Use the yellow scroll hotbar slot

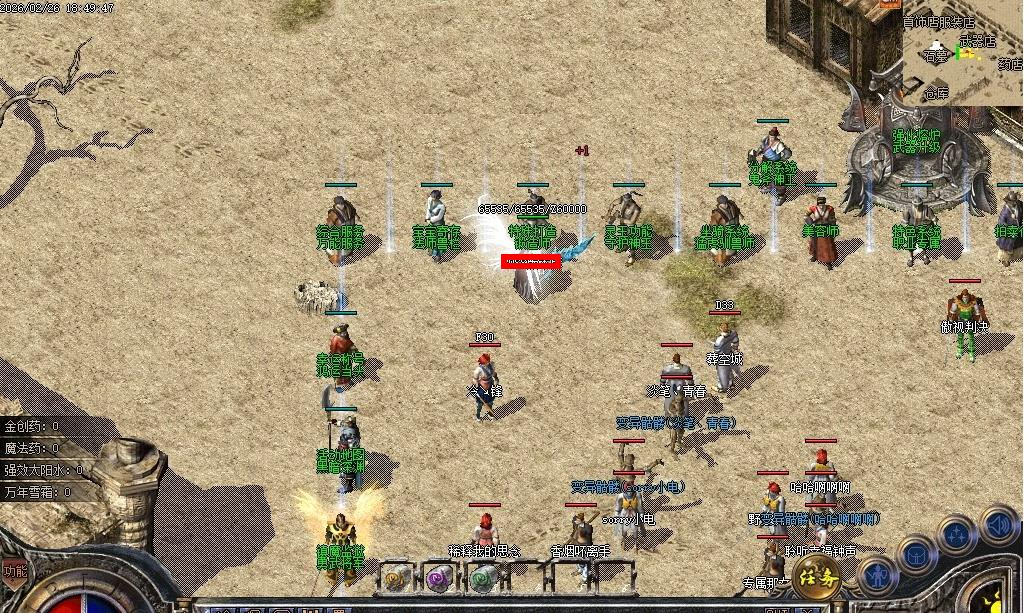pos(396,577)
